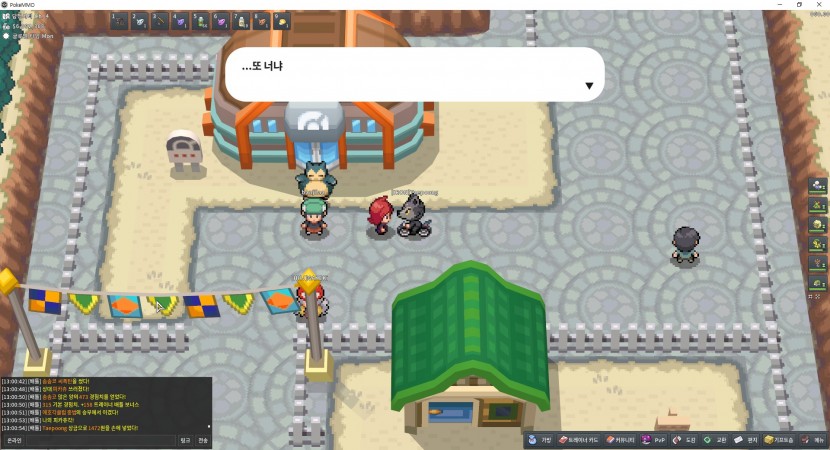Open the 도감 Pokédex
830x450 pixels.
point(685,440)
